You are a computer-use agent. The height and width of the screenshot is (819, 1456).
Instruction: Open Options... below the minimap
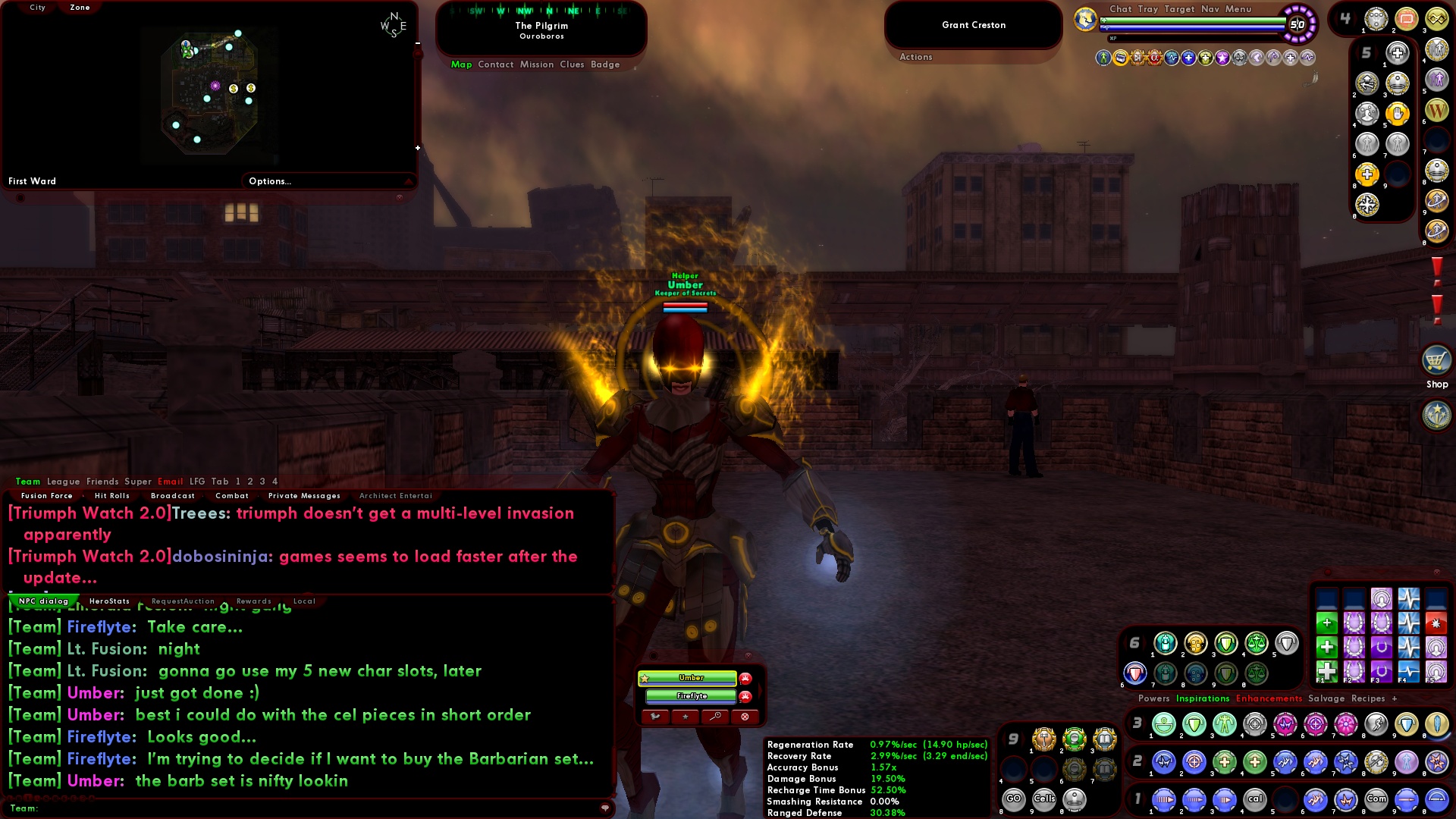point(268,181)
